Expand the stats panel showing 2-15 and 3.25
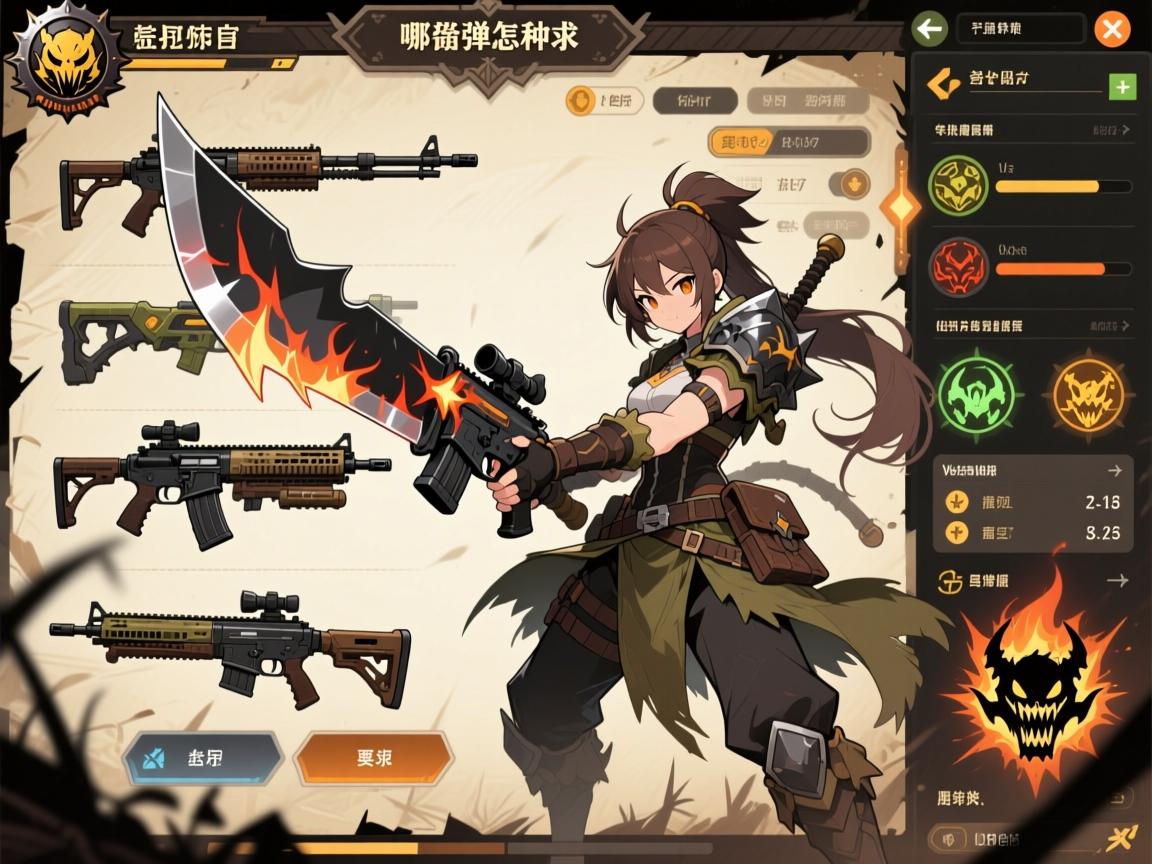The width and height of the screenshot is (1152, 864). (1114, 470)
